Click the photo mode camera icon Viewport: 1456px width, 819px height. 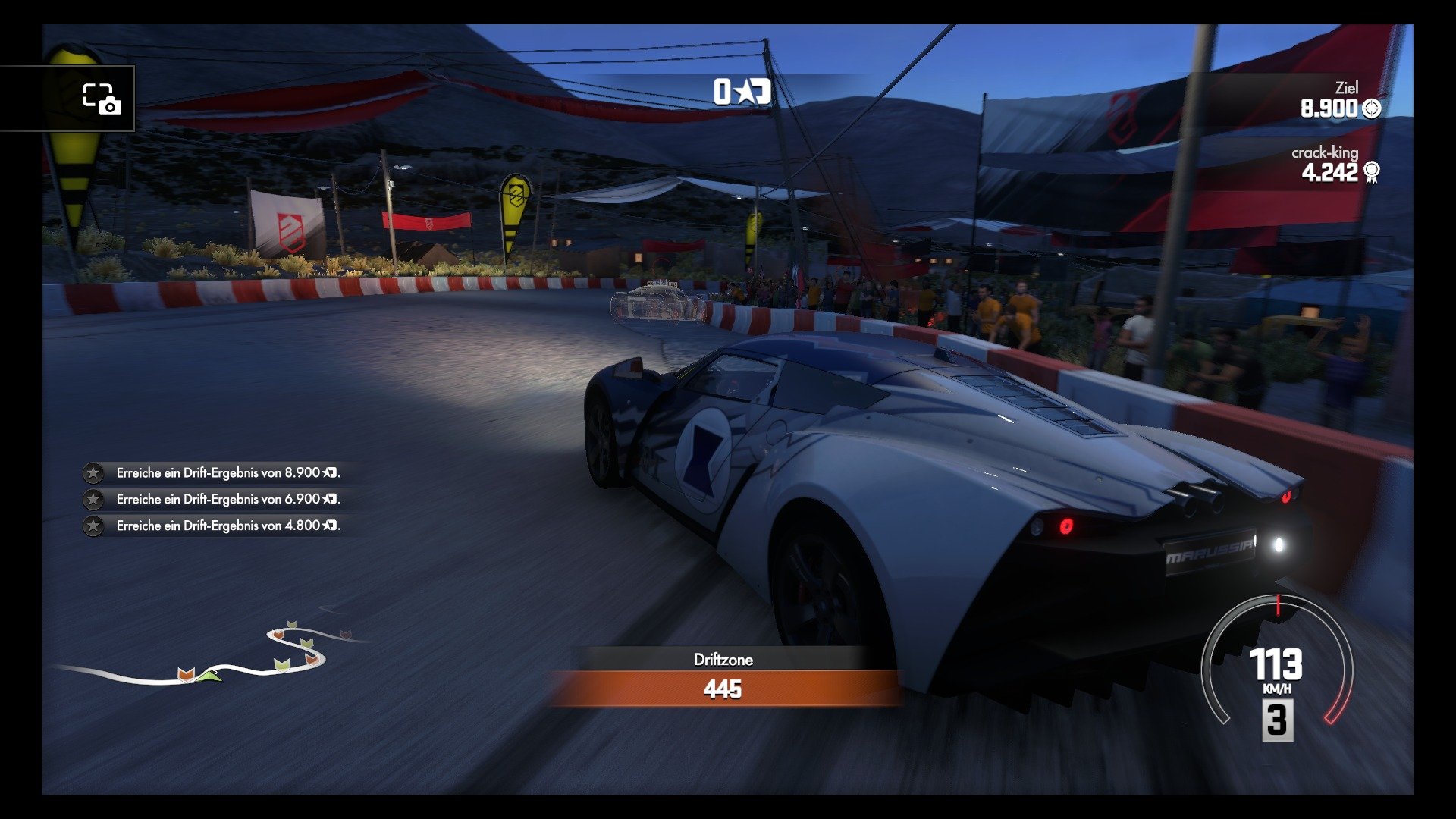102,99
